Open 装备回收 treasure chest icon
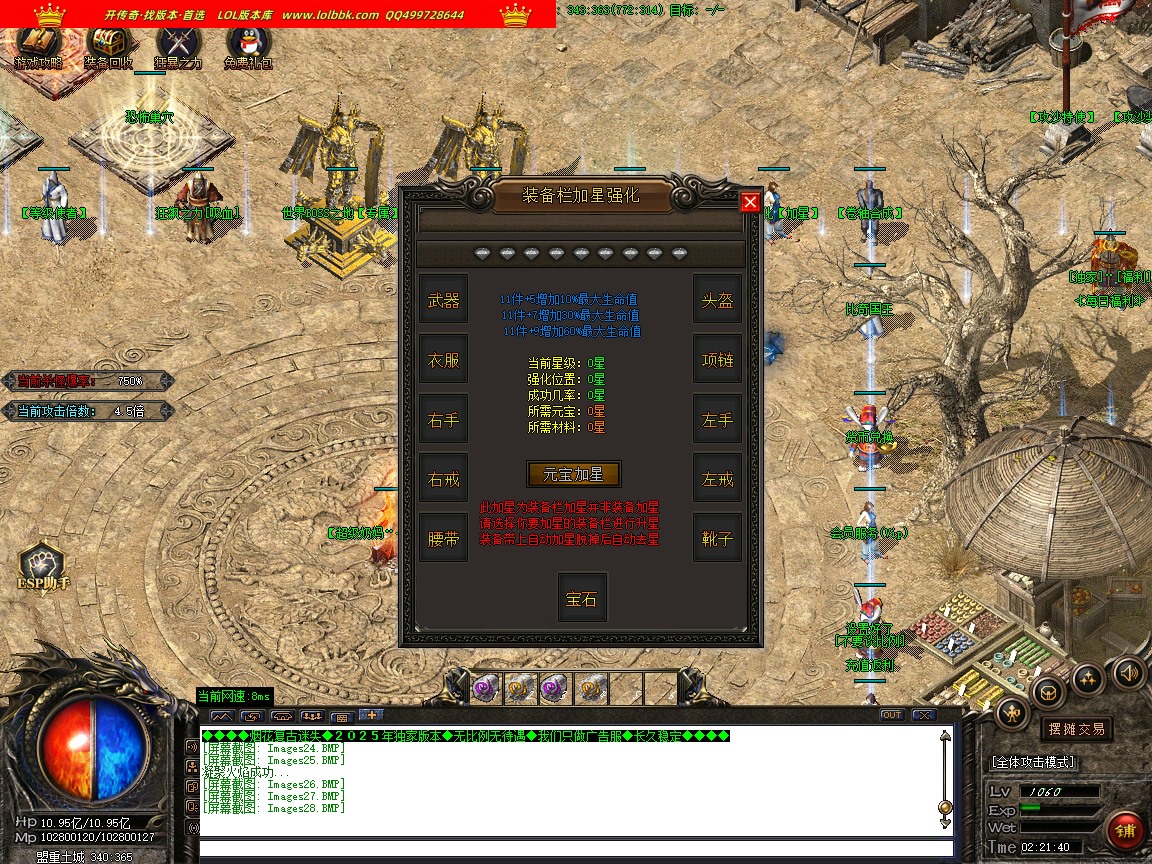 [x=108, y=46]
